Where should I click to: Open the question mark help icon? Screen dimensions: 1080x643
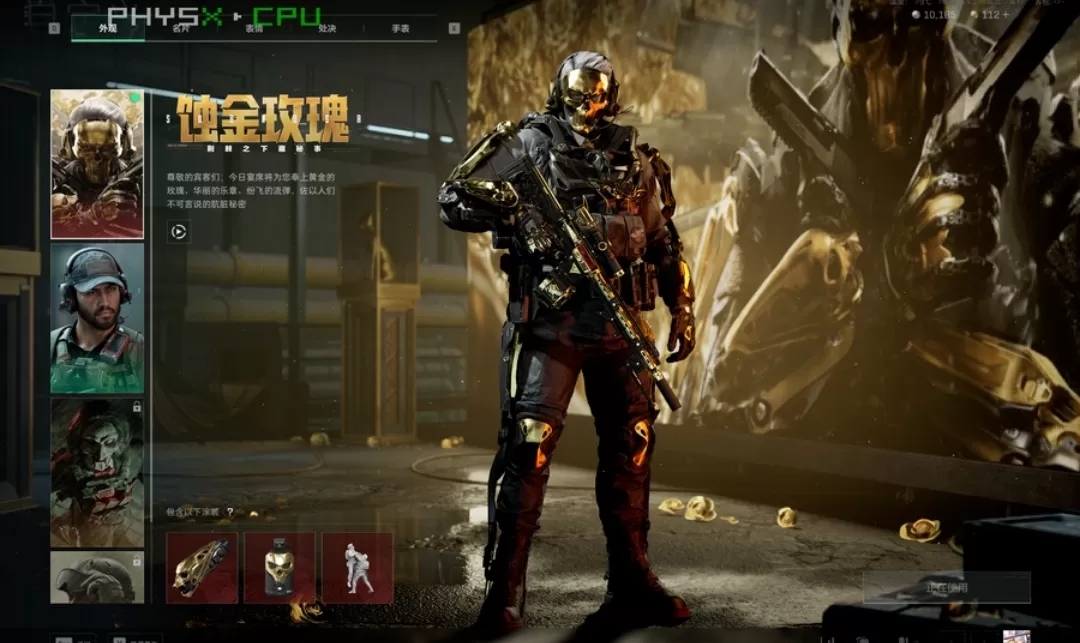[230, 512]
